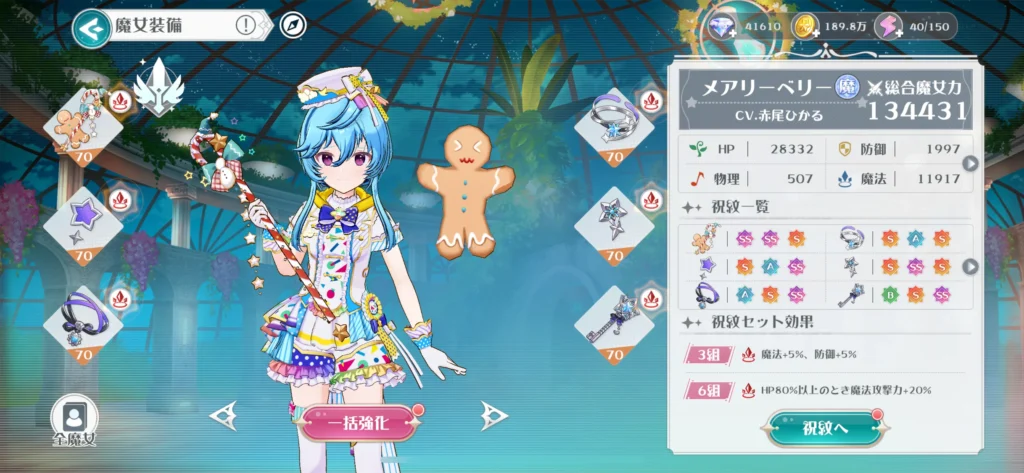The image size is (1024, 473).
Task: Tap the compass navigation icon
Action: pos(291,26)
